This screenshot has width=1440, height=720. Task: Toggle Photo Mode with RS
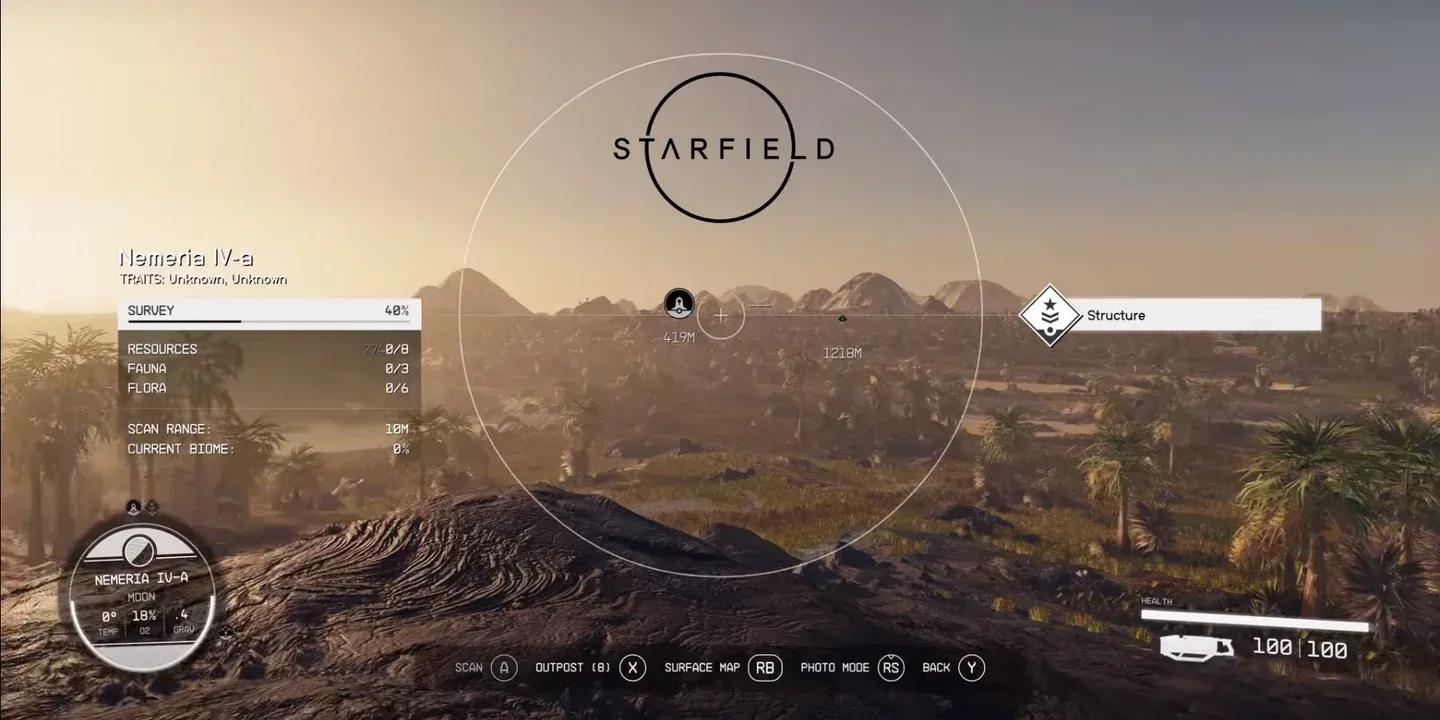(889, 667)
